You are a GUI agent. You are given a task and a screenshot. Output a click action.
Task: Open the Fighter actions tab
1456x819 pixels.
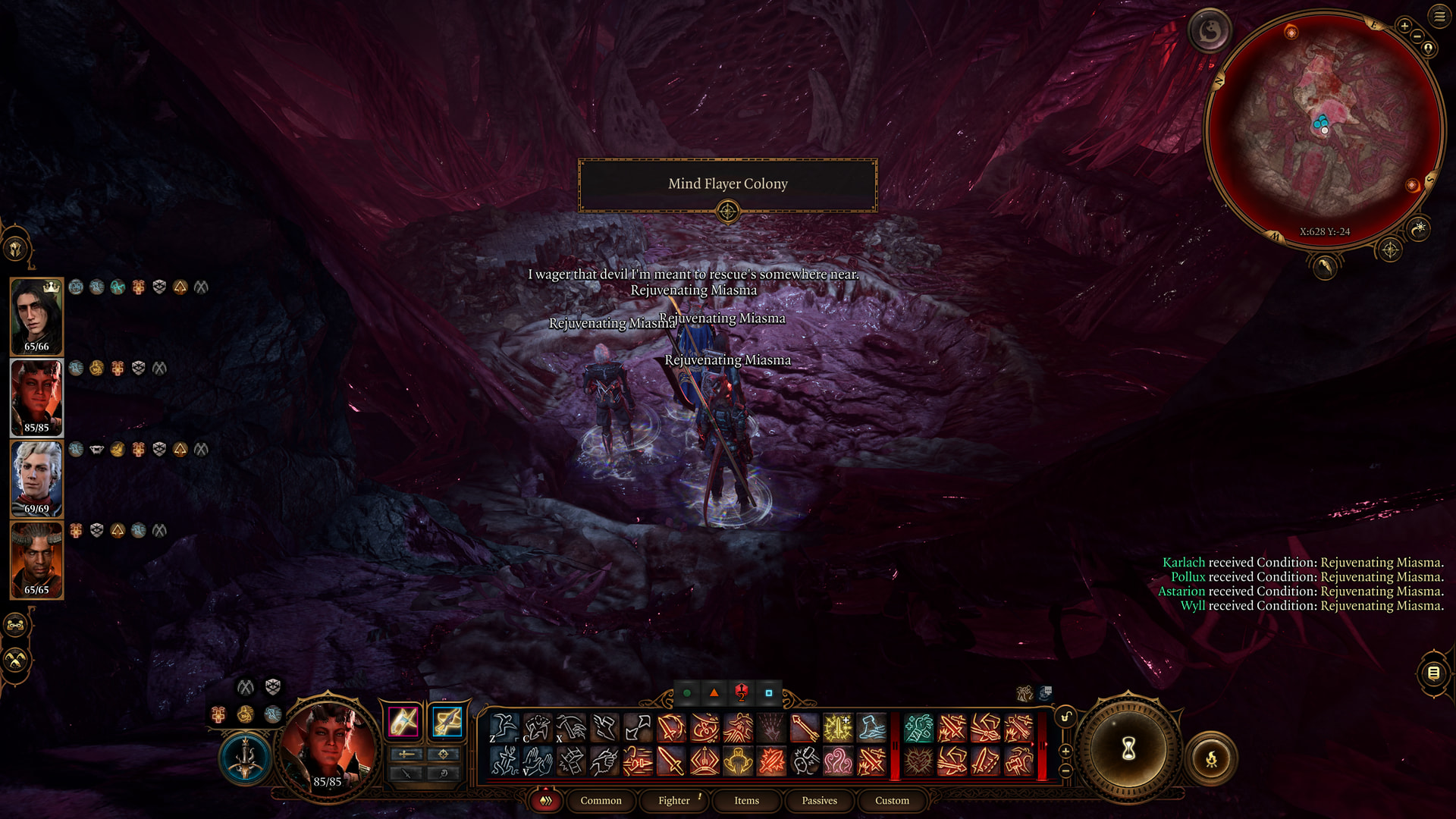pyautogui.click(x=674, y=800)
